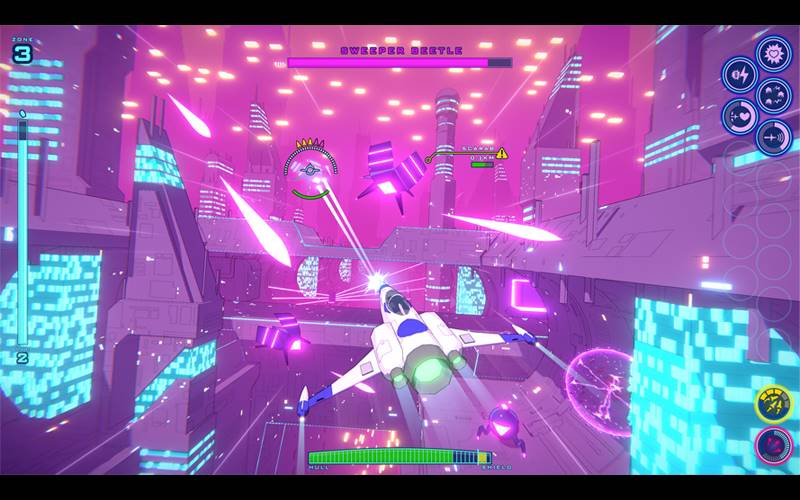The width and height of the screenshot is (800, 500).
Task: Activate the magenta special weapon icon
Action: point(772,445)
